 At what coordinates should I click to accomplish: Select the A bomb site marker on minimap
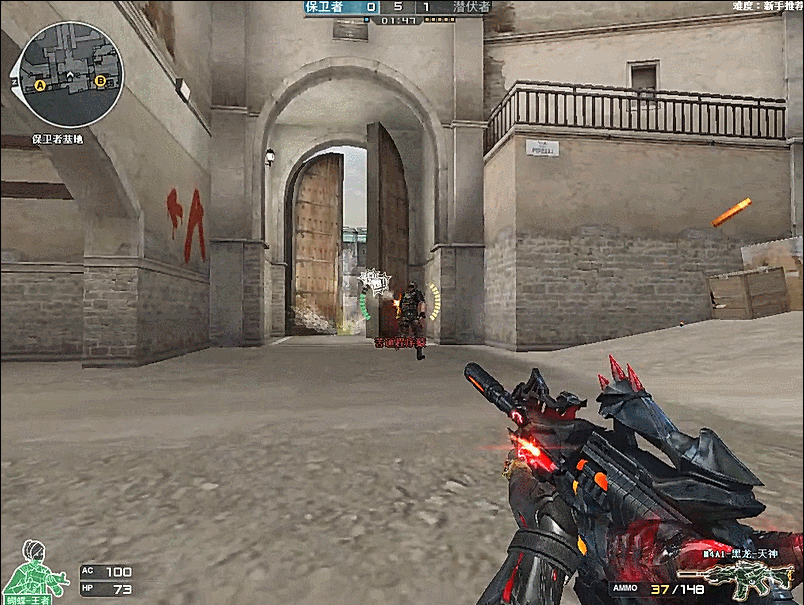tap(41, 86)
